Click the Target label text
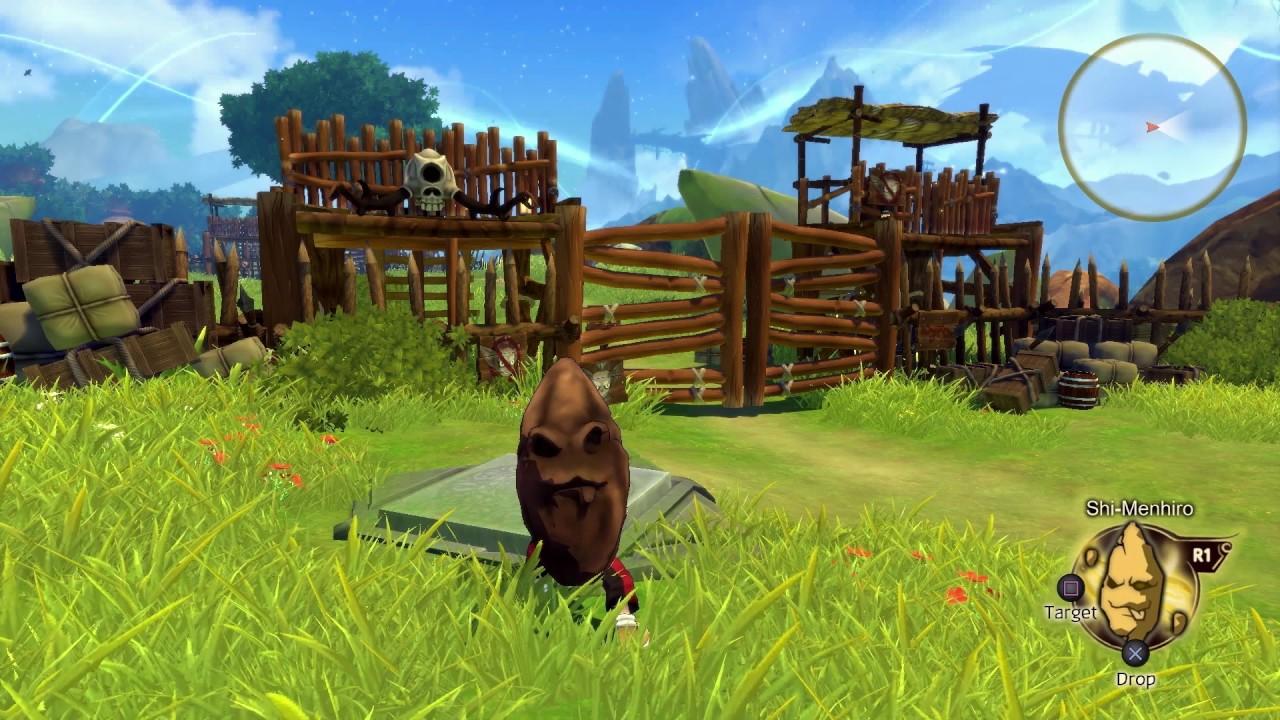This screenshot has height=720, width=1280. coord(1071,612)
